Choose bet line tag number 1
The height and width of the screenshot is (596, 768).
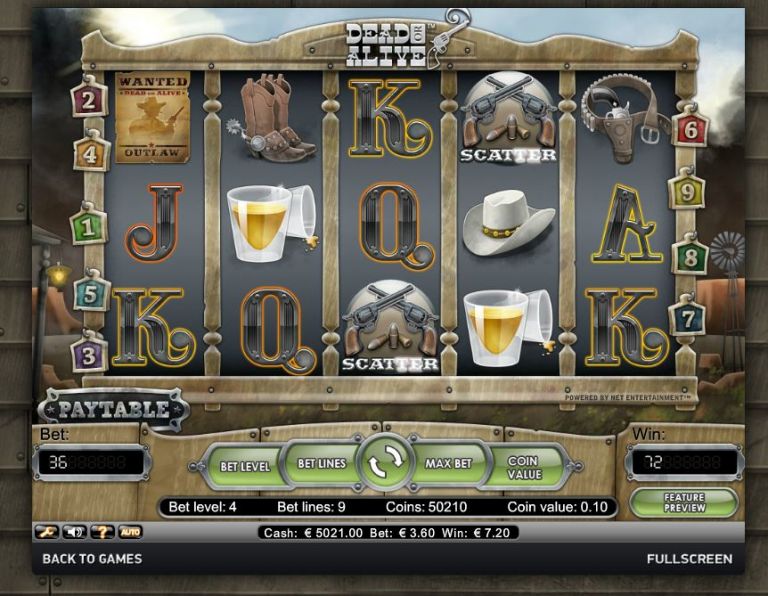89,227
